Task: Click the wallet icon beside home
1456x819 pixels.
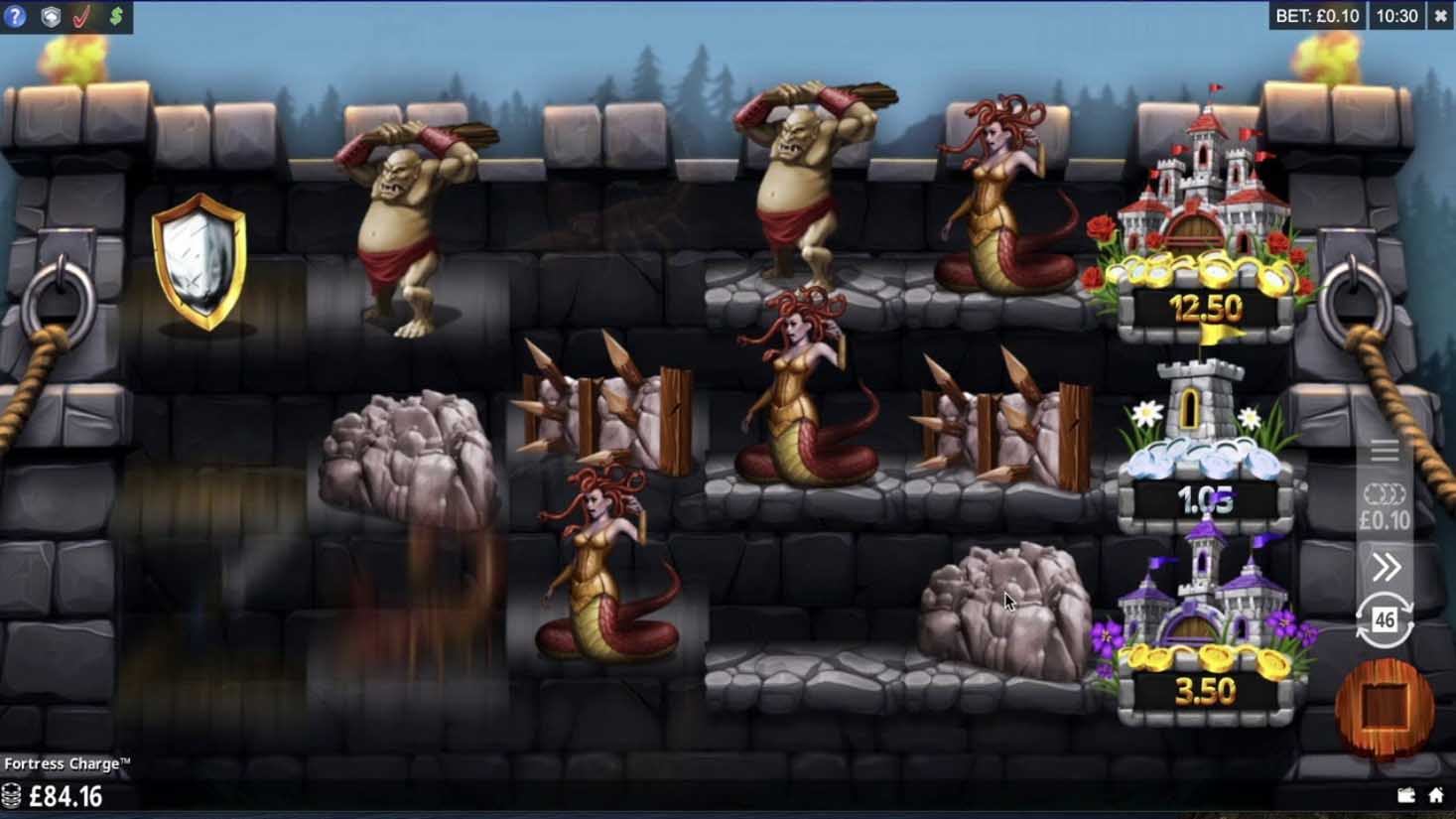Action: [x=1405, y=795]
